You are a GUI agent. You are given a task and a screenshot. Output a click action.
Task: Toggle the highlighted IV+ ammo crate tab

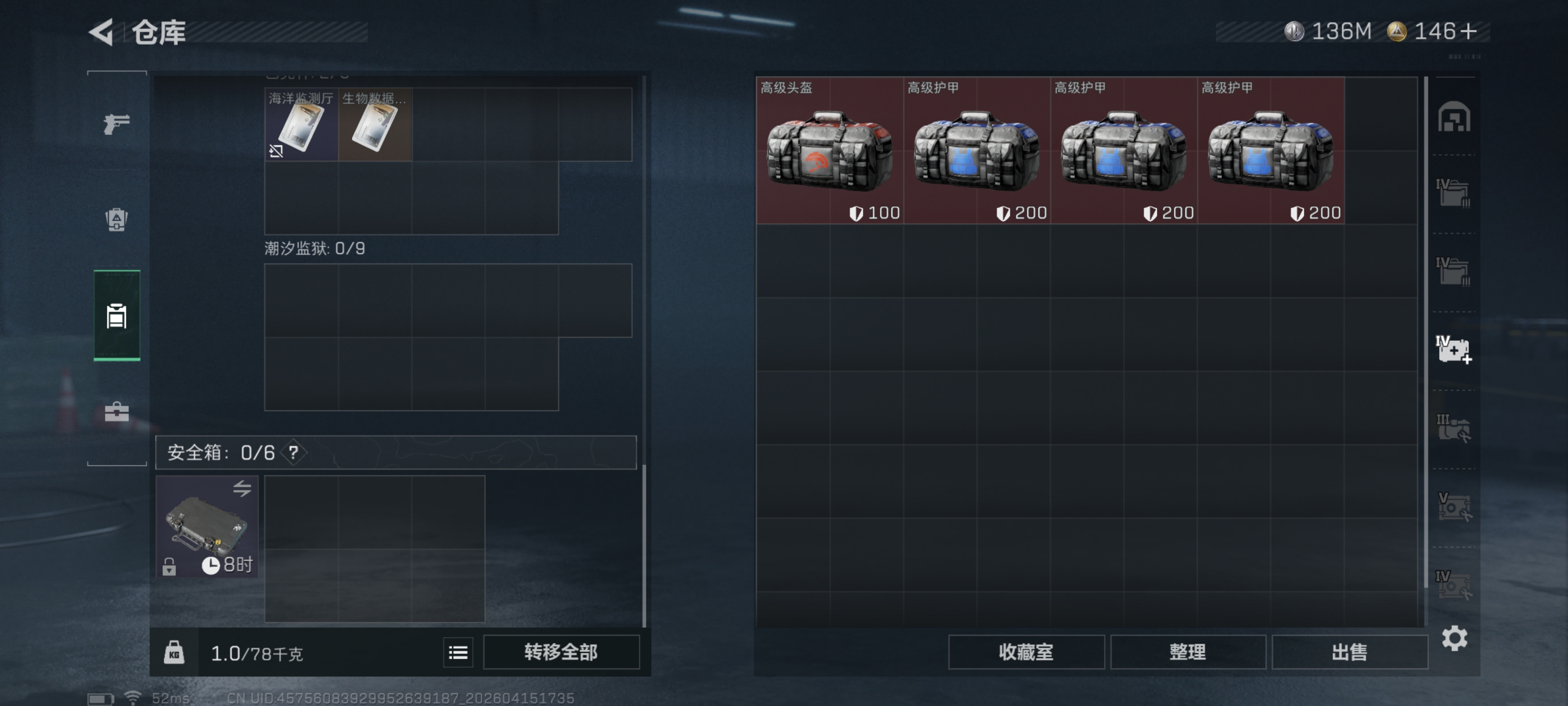pos(1455,349)
